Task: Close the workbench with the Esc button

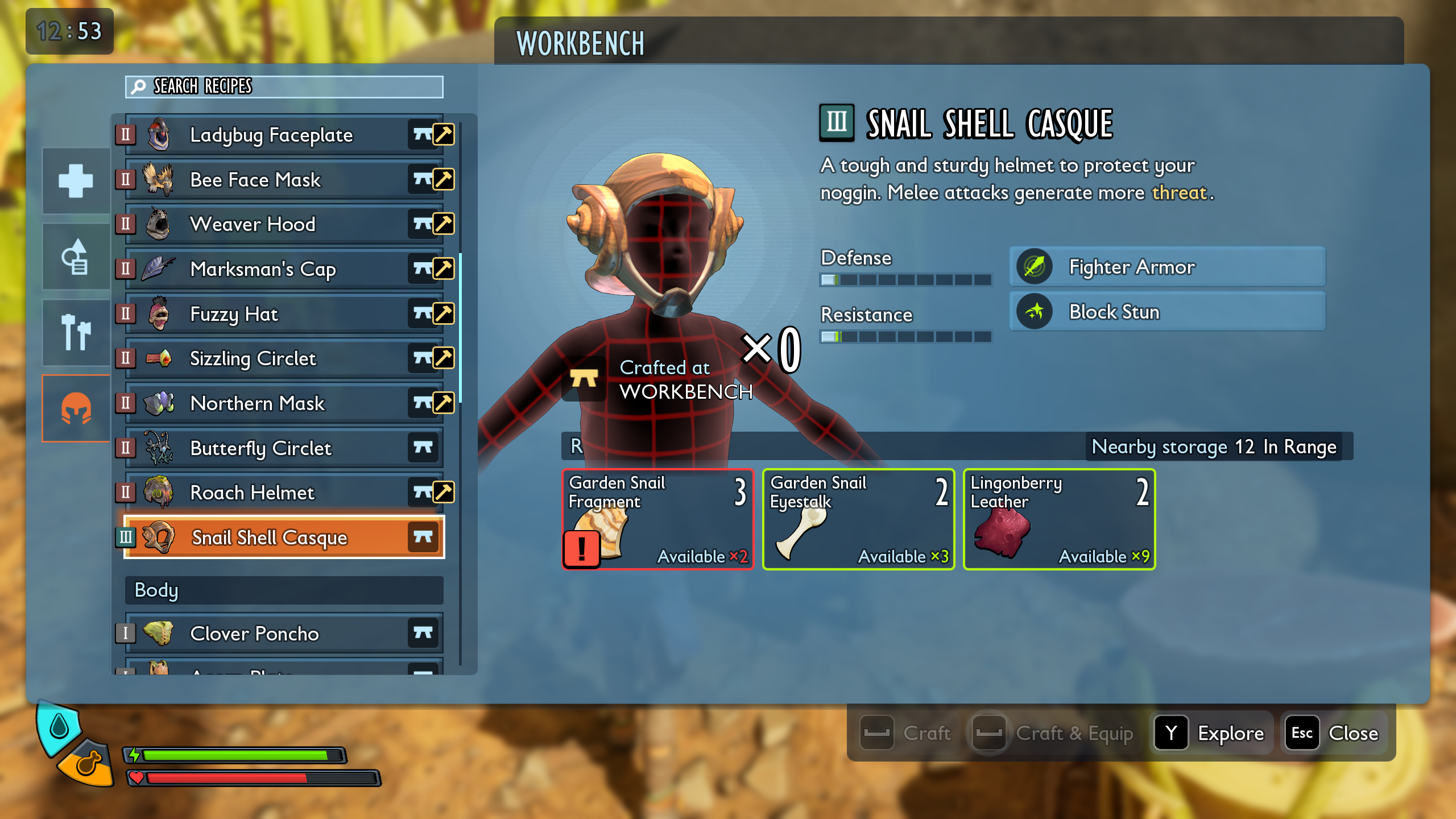Action: (x=1302, y=733)
